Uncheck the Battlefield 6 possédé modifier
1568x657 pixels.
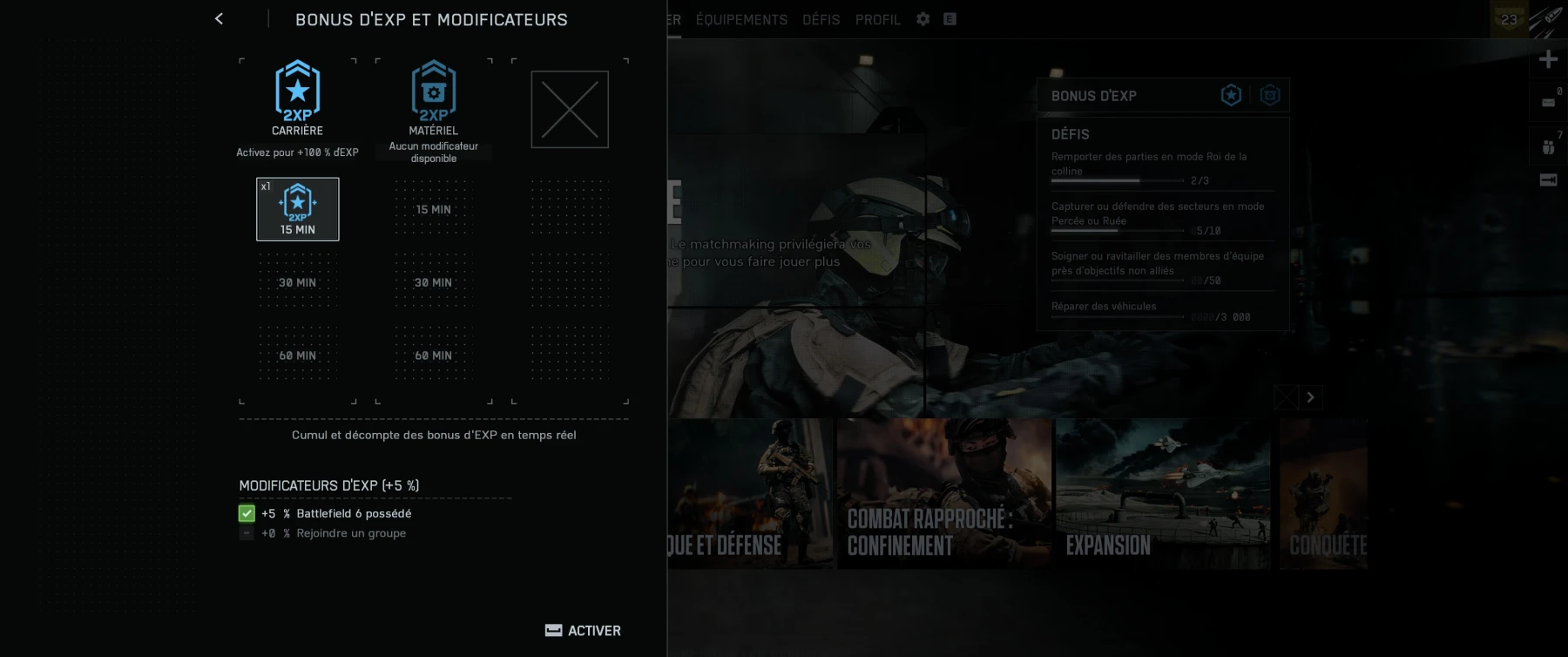[246, 513]
